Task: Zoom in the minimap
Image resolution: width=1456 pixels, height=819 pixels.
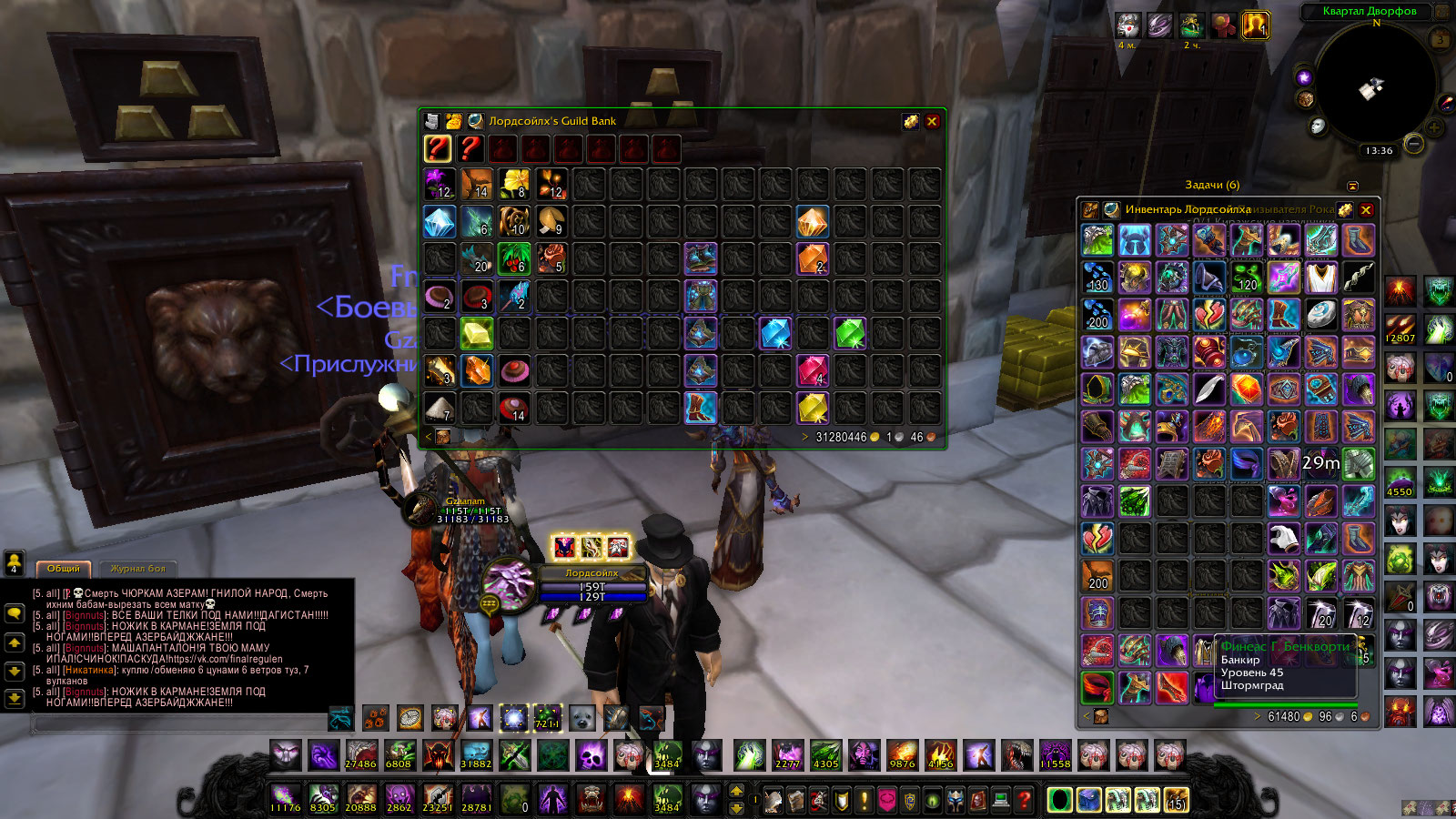Action: click(1435, 127)
